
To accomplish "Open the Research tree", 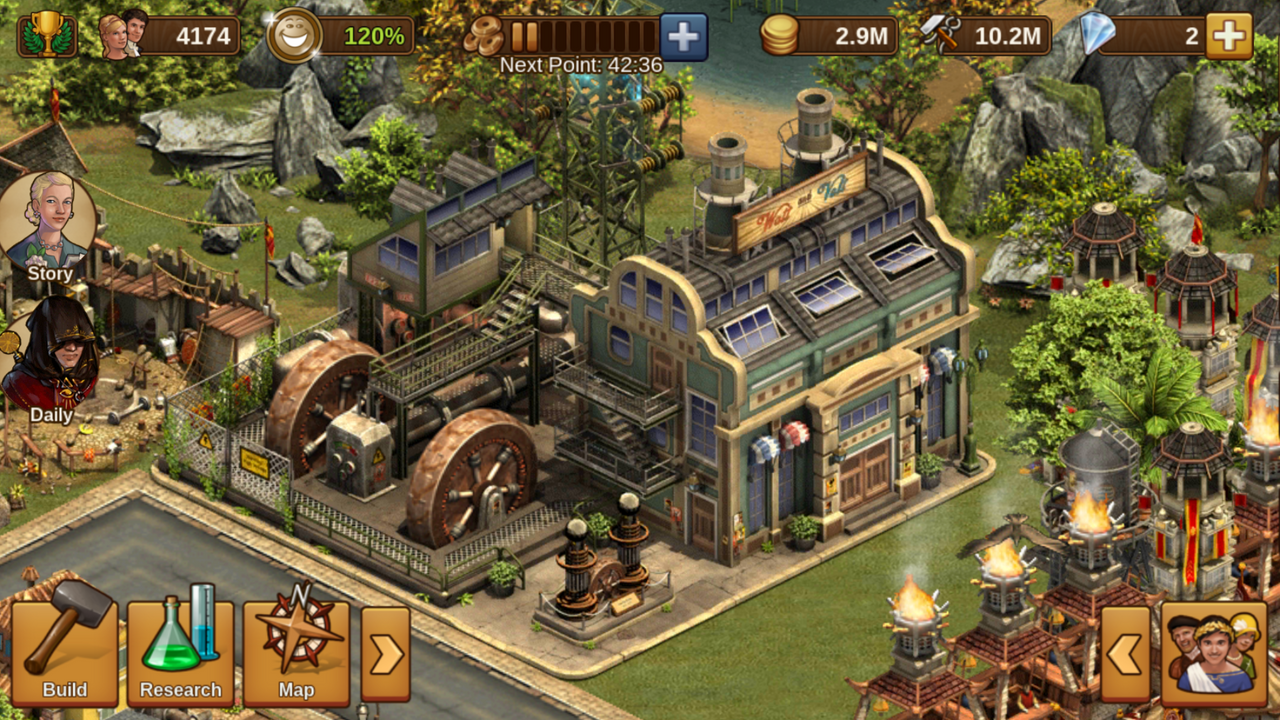I will coord(180,652).
